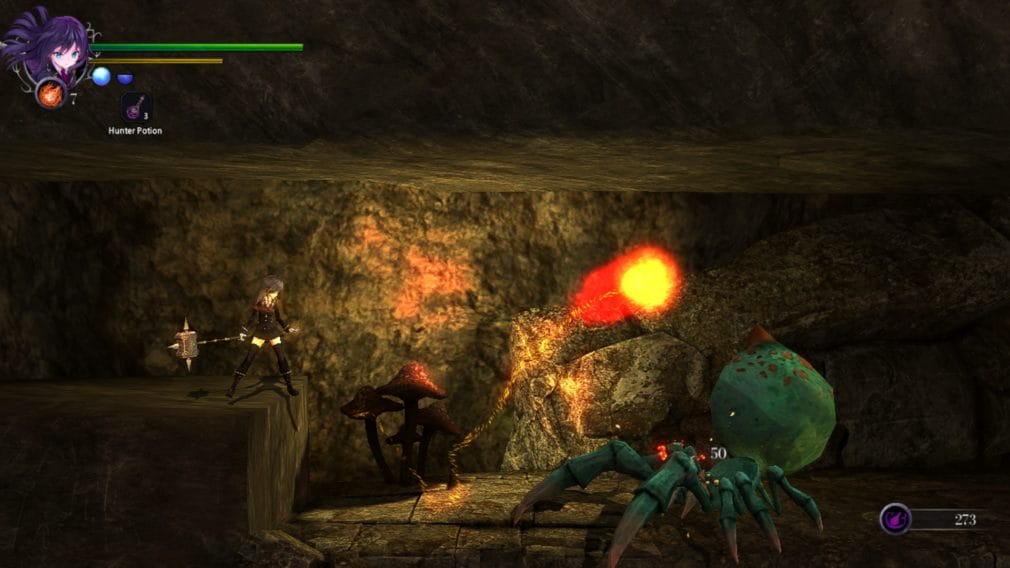Click the full blue mana orb
Viewport: 1010px width, 568px height.
click(x=101, y=76)
